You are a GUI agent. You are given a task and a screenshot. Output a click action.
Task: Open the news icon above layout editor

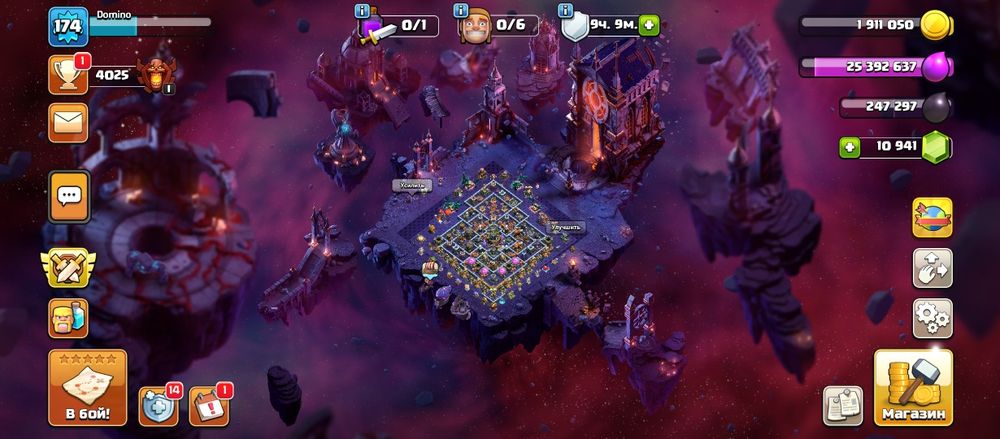(932, 217)
